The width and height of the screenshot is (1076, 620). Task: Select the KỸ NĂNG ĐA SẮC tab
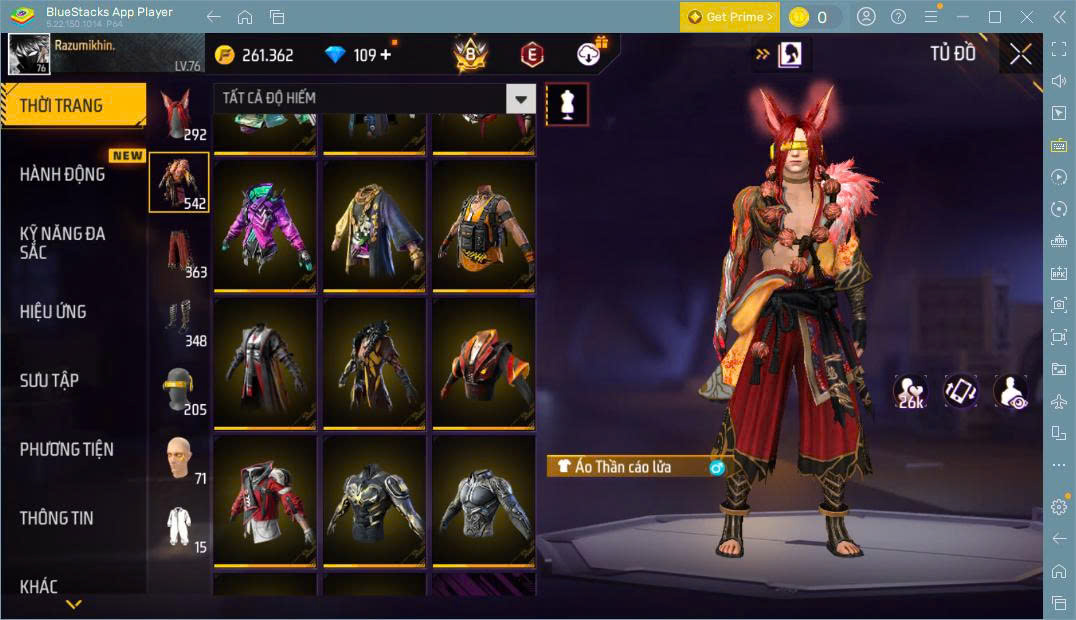click(x=62, y=242)
